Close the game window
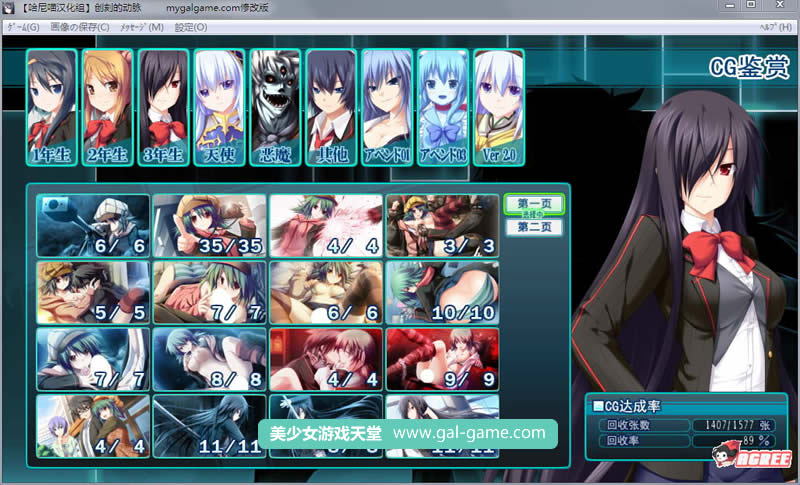The height and width of the screenshot is (485, 800). click(776, 6)
